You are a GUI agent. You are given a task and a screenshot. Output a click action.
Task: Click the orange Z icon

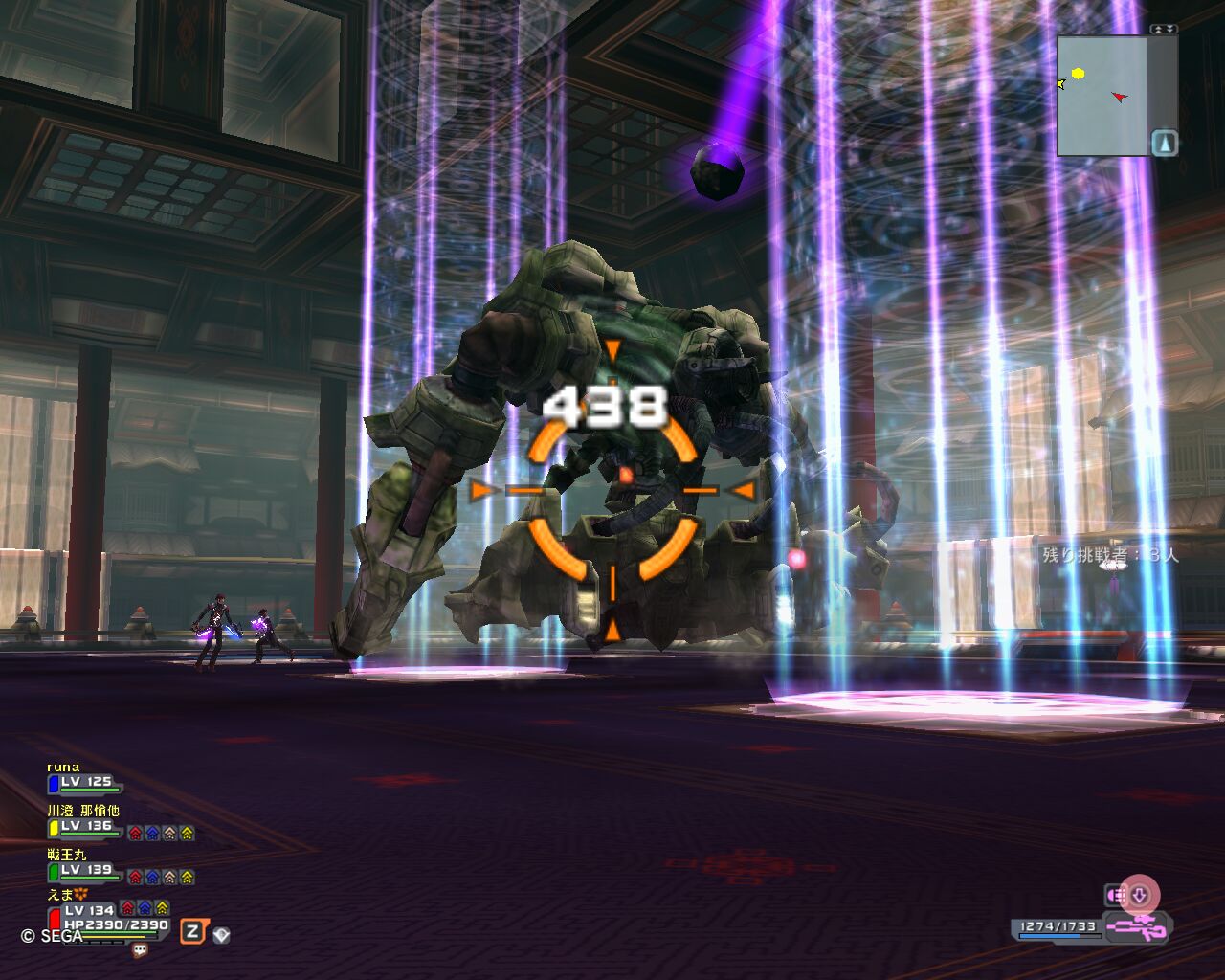pos(193,931)
